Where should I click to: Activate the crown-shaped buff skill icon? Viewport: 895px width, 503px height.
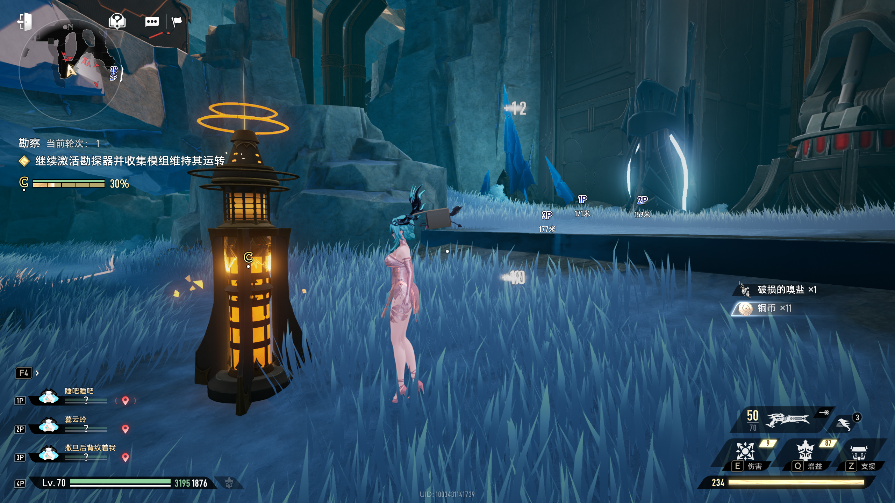pyautogui.click(x=803, y=453)
